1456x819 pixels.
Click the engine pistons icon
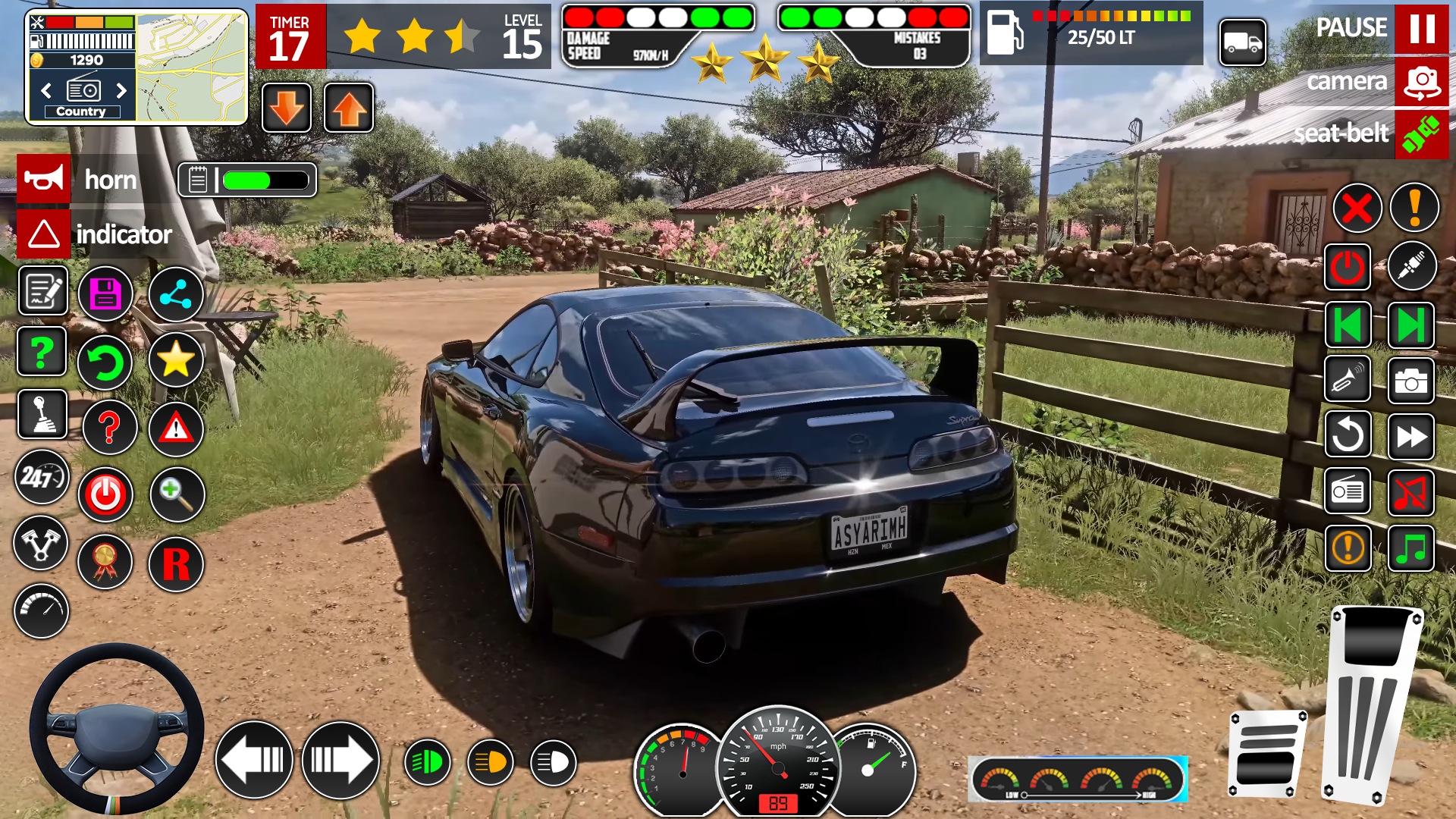pyautogui.click(x=42, y=544)
